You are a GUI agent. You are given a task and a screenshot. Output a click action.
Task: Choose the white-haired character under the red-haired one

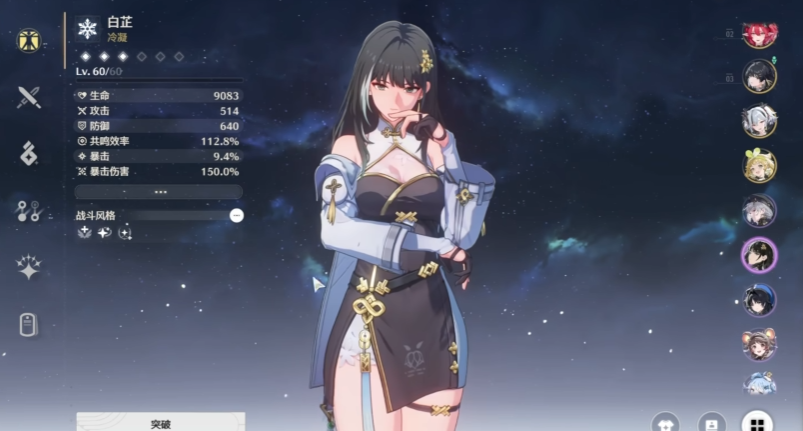pos(759,121)
